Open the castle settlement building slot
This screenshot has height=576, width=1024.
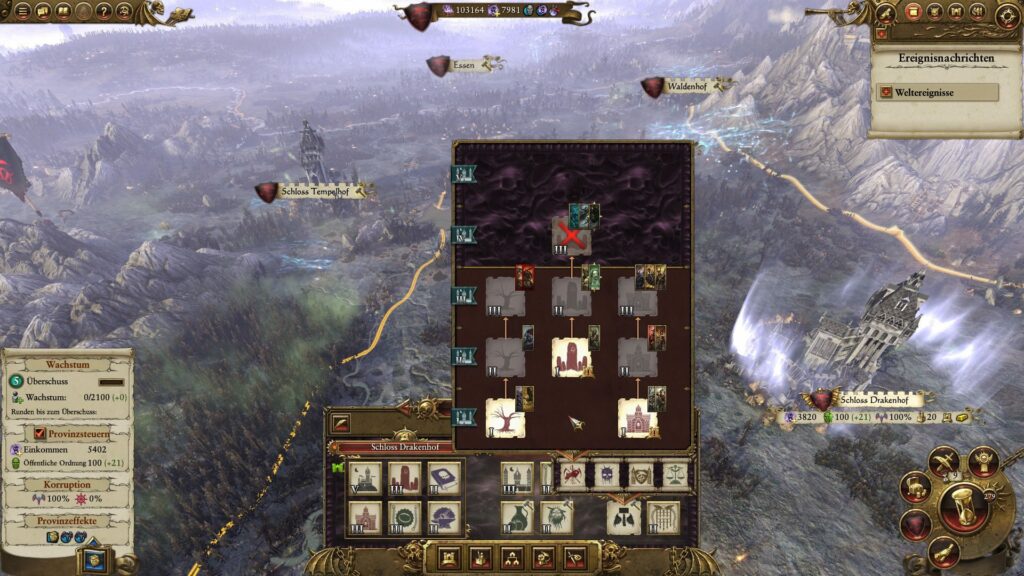(364, 478)
